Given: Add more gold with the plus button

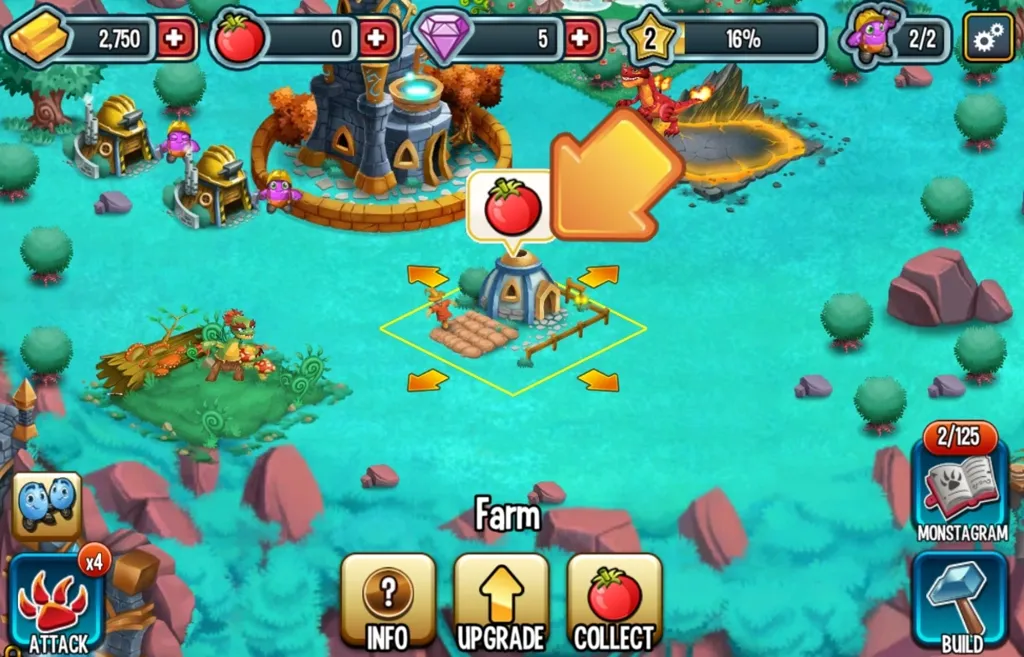Looking at the screenshot, I should click(x=175, y=40).
